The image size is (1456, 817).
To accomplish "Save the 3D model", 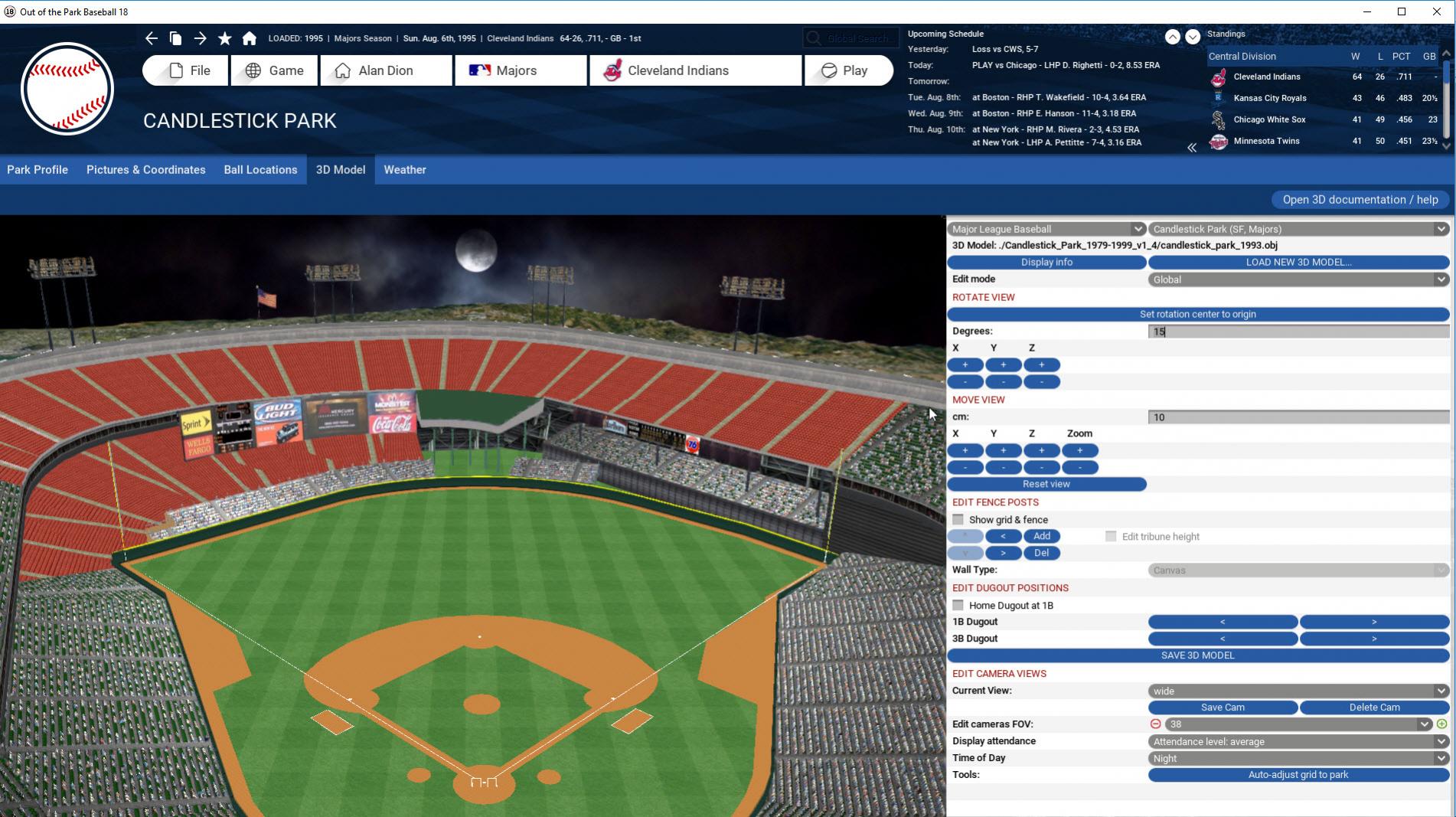I will click(x=1197, y=655).
